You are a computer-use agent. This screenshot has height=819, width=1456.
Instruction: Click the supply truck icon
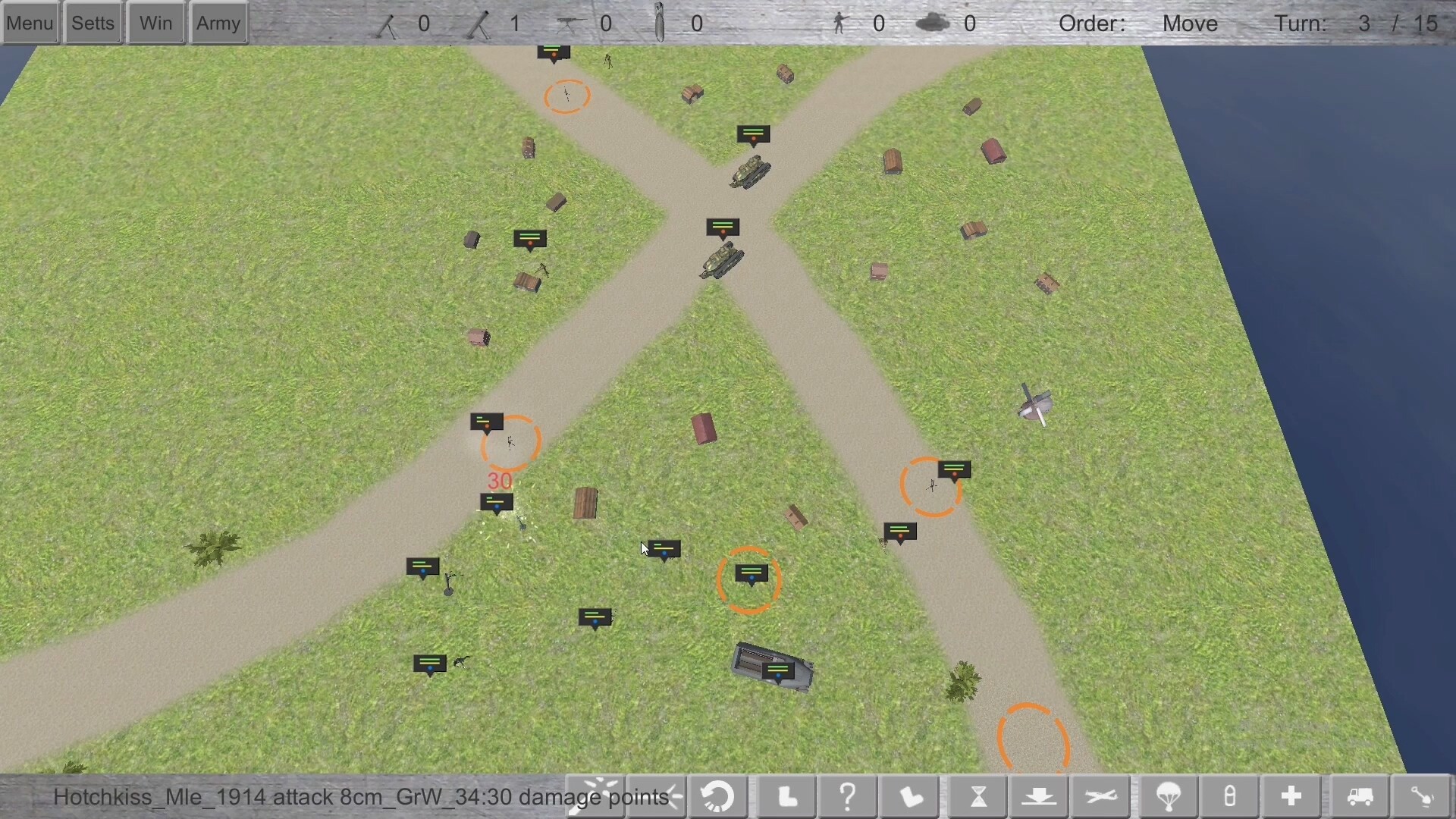1358,796
